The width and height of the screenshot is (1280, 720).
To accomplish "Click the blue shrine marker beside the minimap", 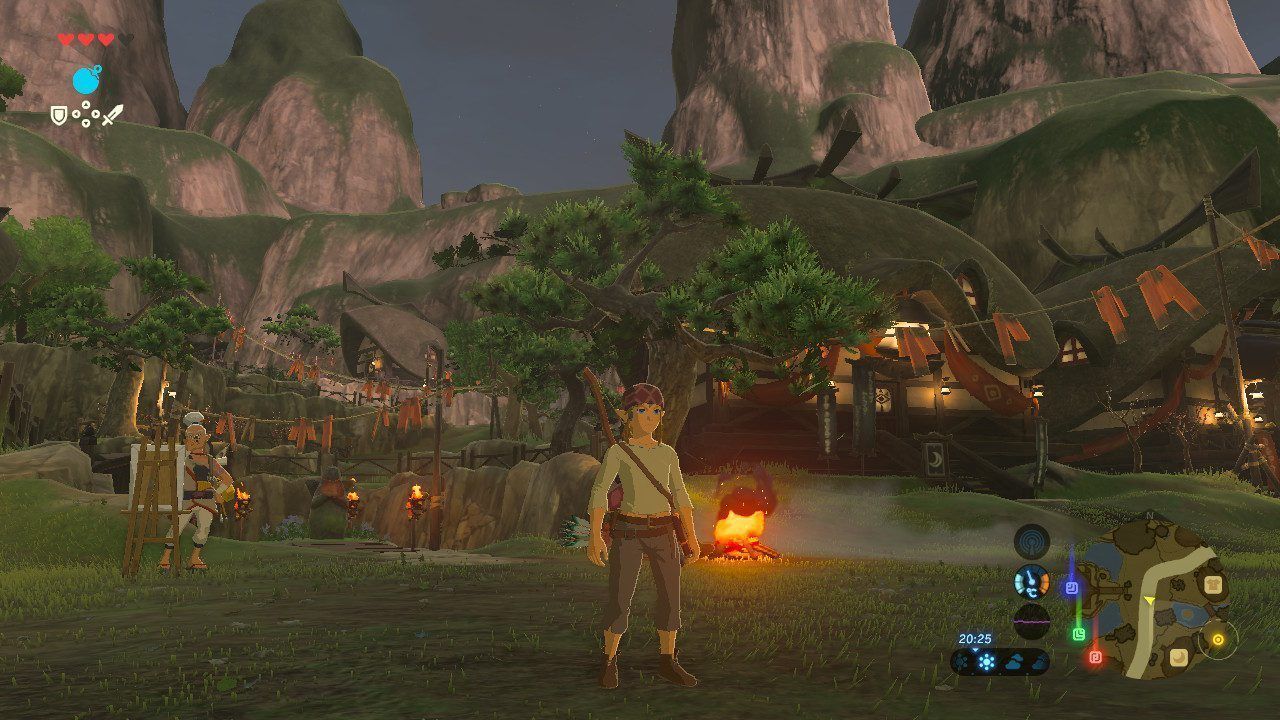I will [1072, 588].
